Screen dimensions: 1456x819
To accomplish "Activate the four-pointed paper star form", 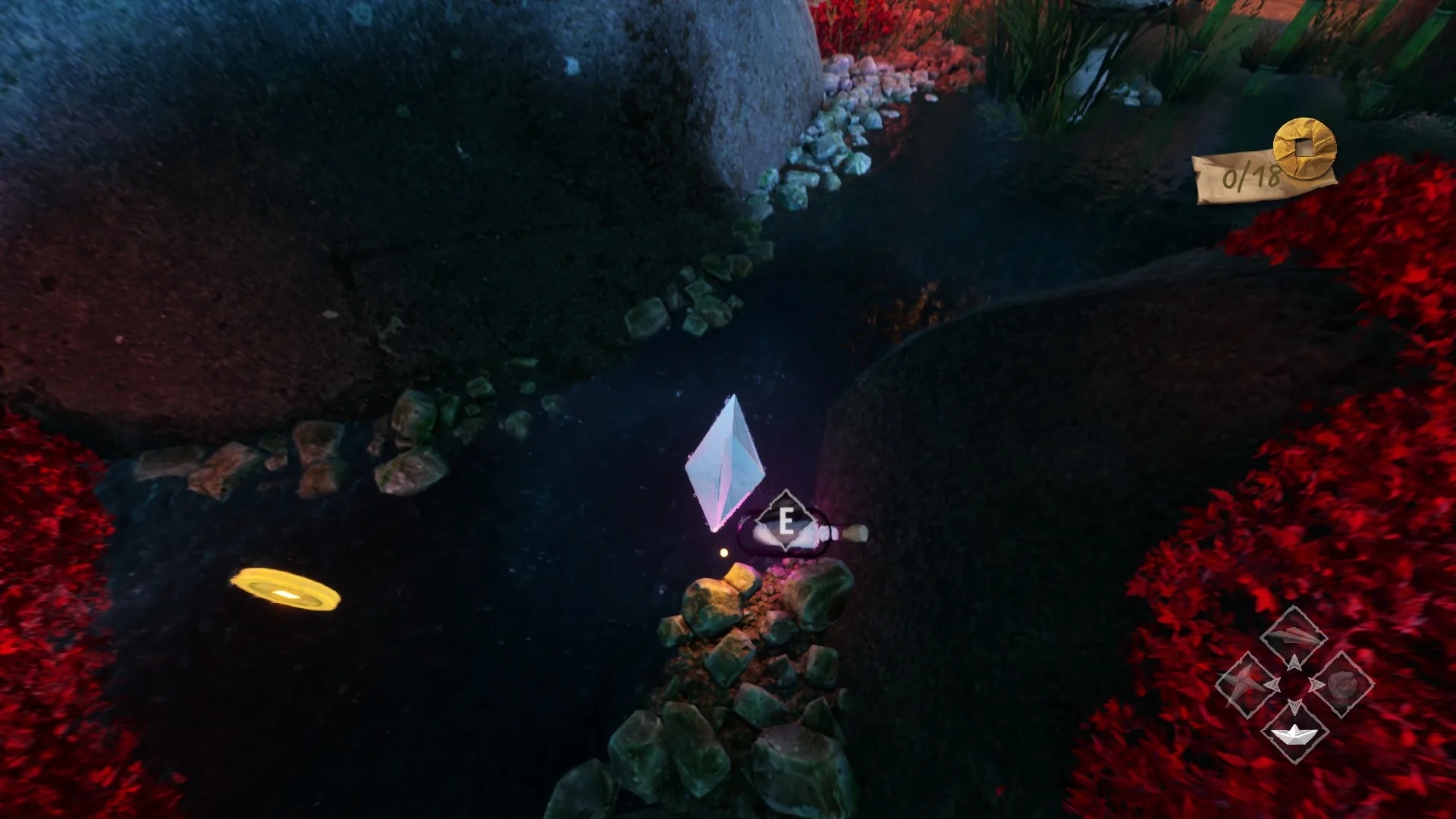I will pyautogui.click(x=1244, y=684).
